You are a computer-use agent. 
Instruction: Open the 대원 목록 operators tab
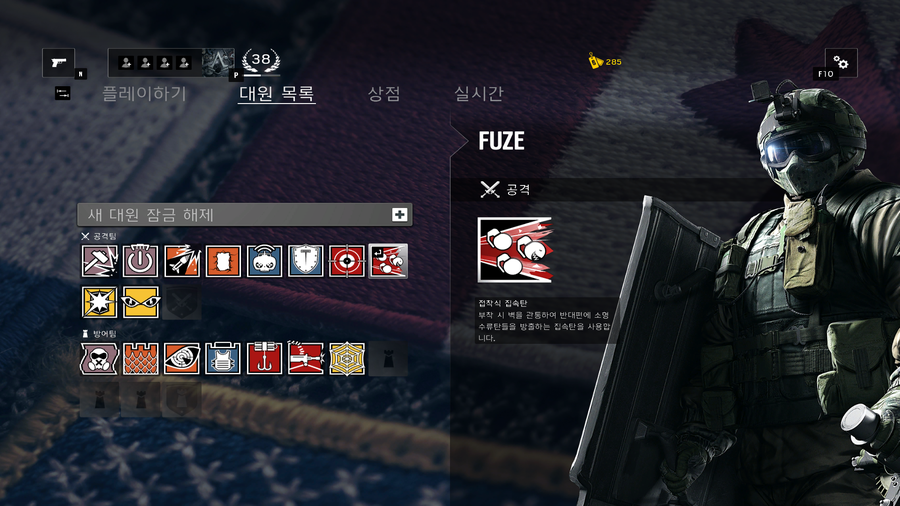pos(277,94)
